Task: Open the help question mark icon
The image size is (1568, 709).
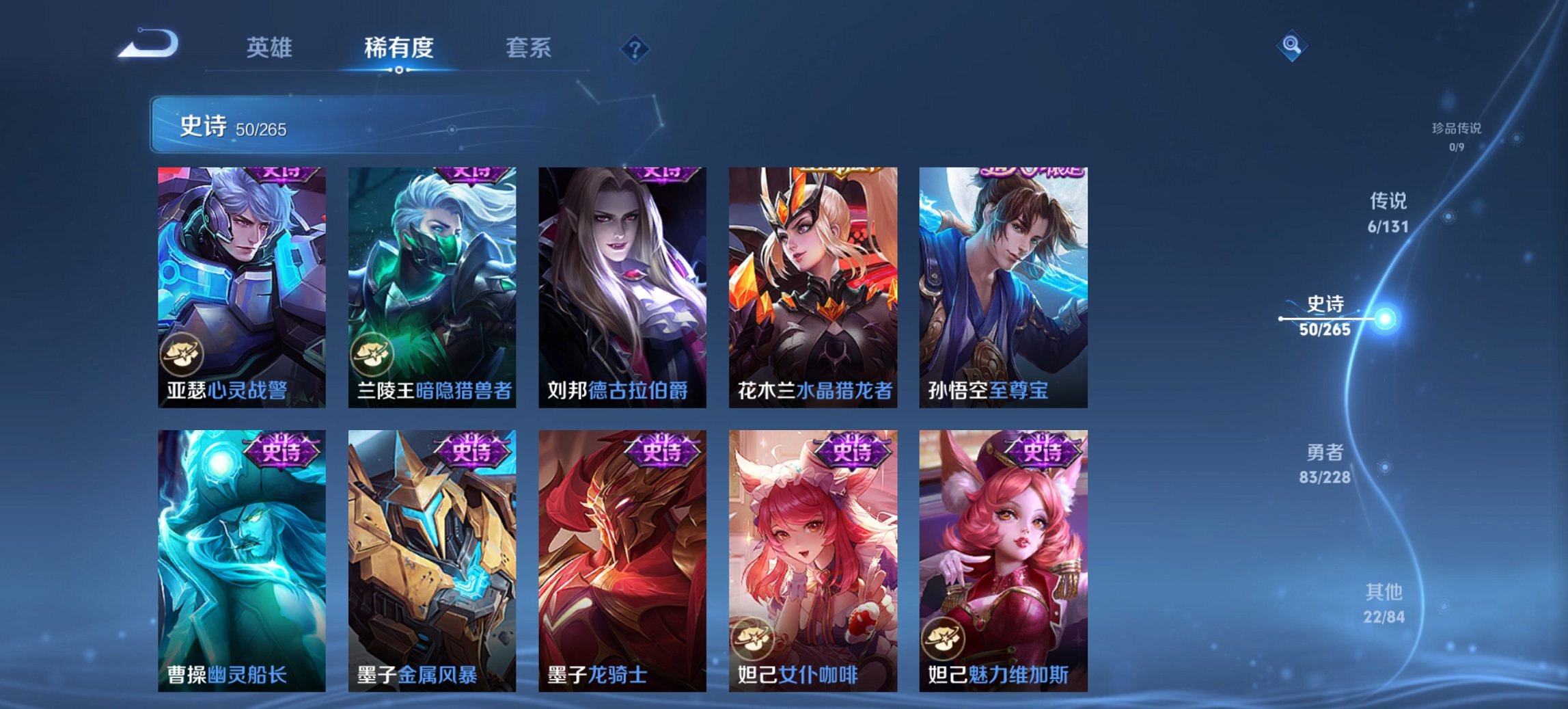Action: (635, 48)
